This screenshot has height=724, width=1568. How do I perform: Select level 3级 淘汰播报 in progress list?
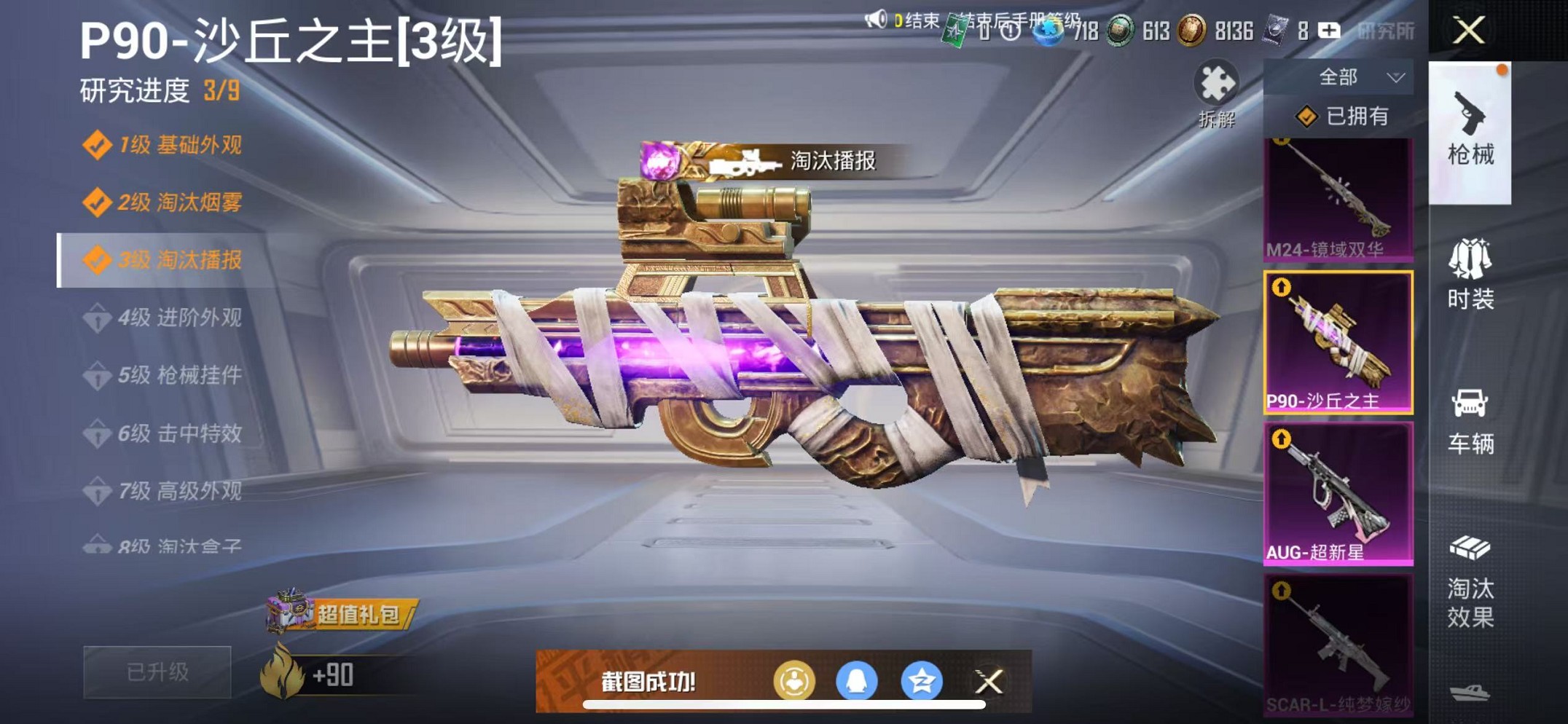165,259
